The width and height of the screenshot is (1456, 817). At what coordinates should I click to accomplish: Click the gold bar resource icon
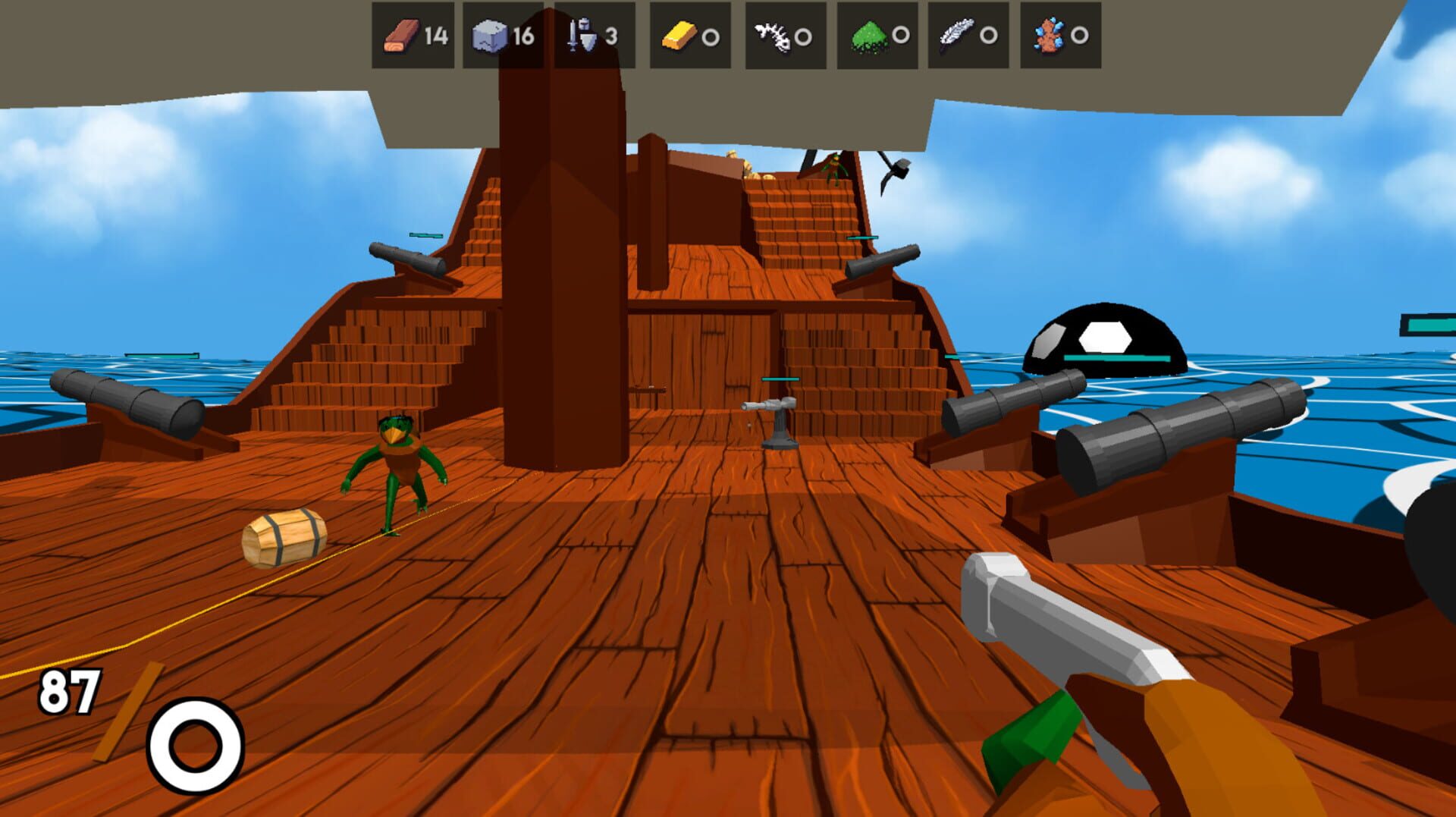(x=679, y=35)
